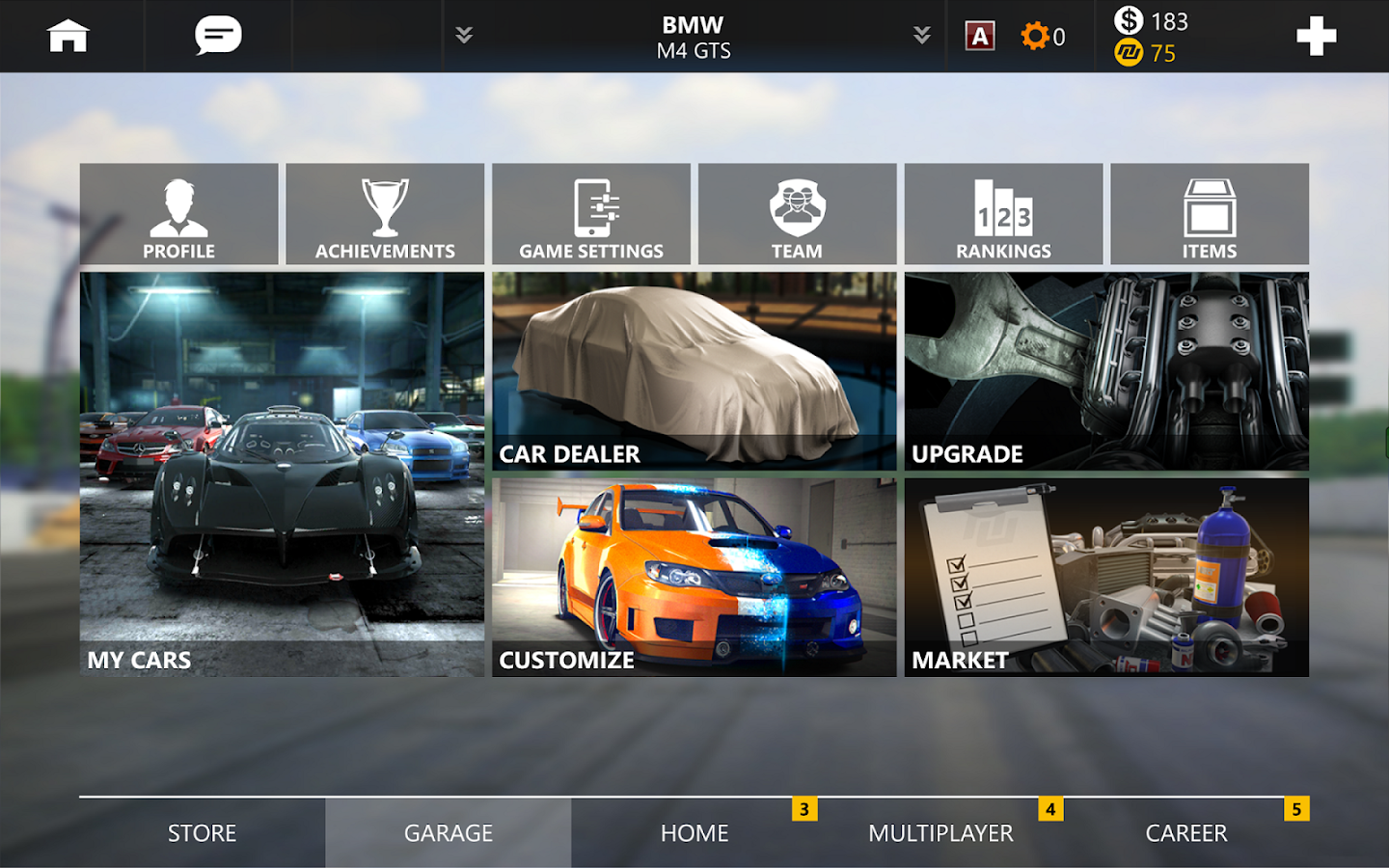1389x868 pixels.
Task: Visit the Car Dealer
Action: 694,371
